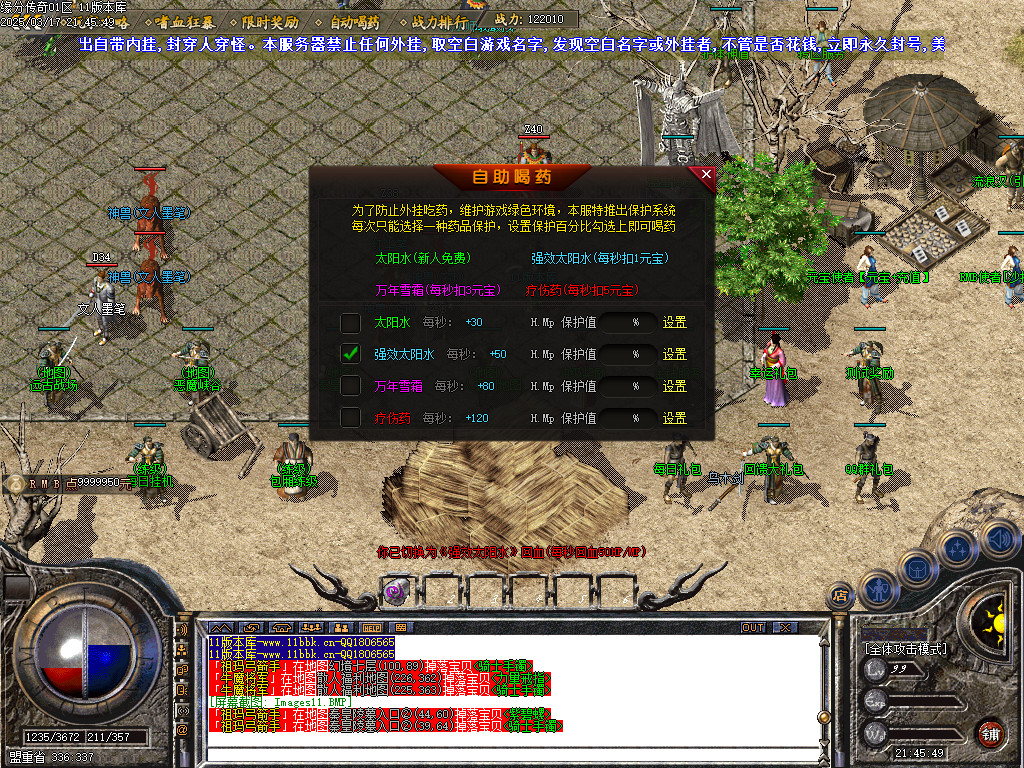Uncheck the 强效太阳水 checkbox

pyautogui.click(x=350, y=354)
